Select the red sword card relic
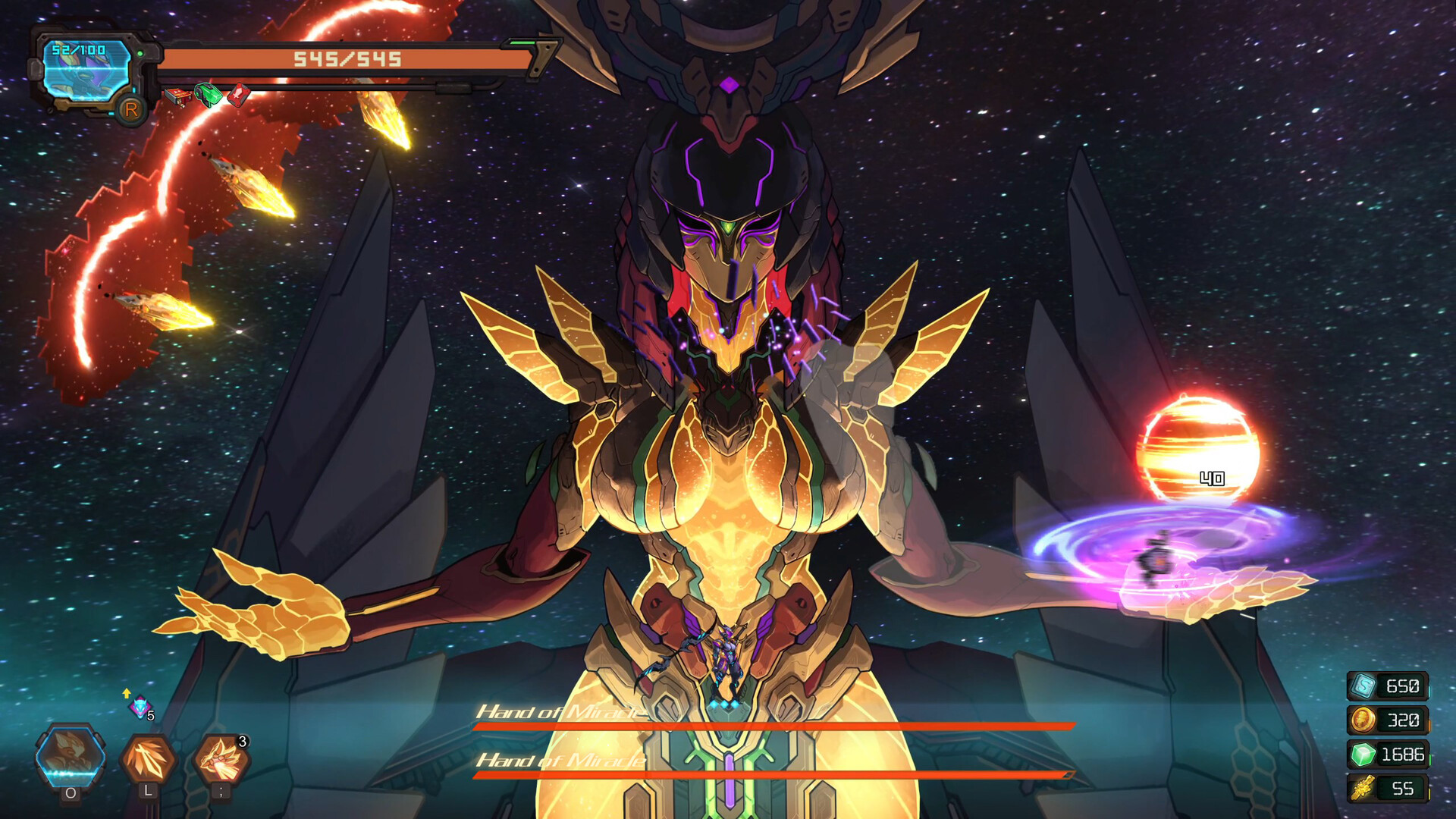 pos(239,95)
